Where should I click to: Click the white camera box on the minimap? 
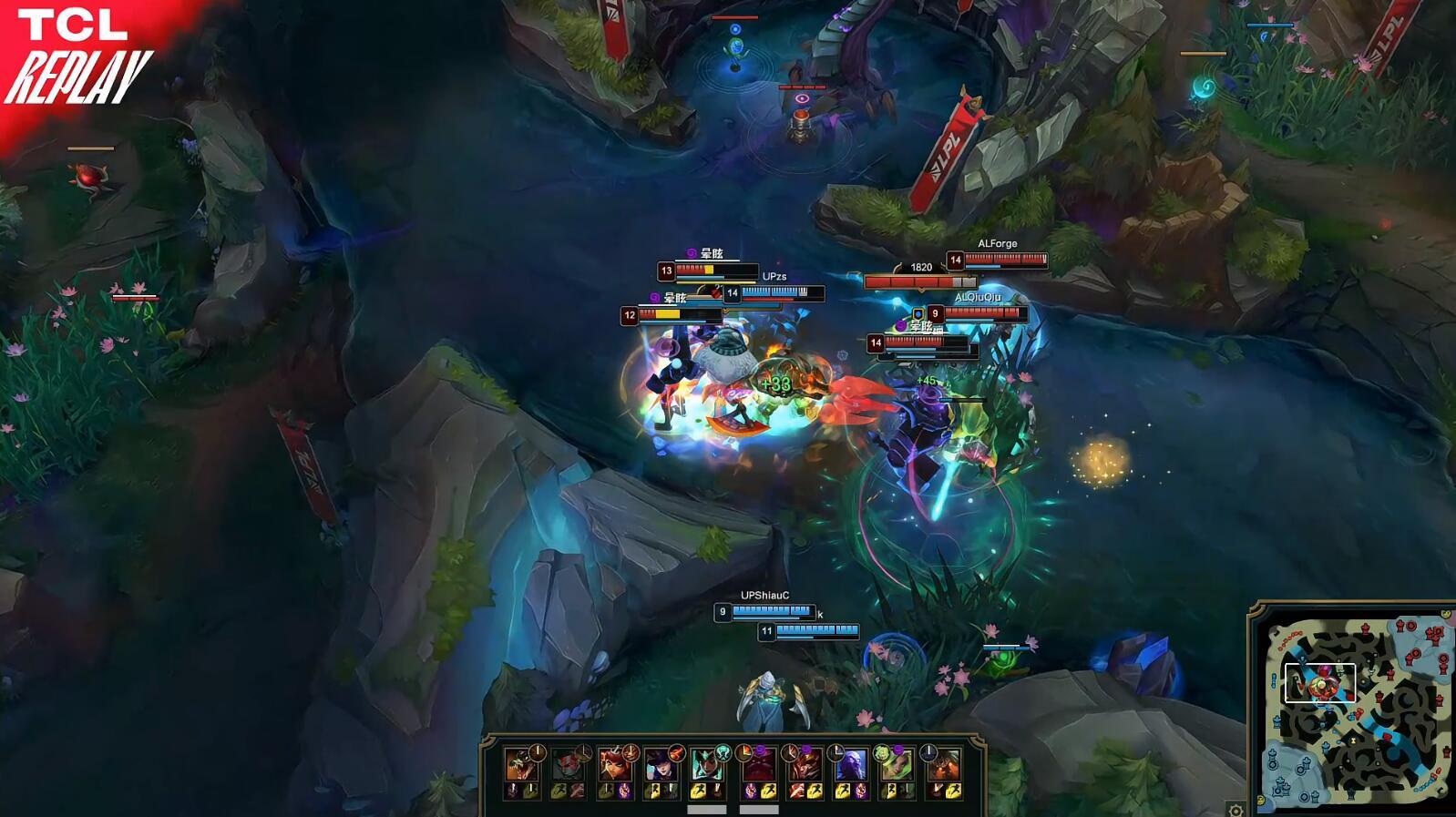pyautogui.click(x=1319, y=683)
